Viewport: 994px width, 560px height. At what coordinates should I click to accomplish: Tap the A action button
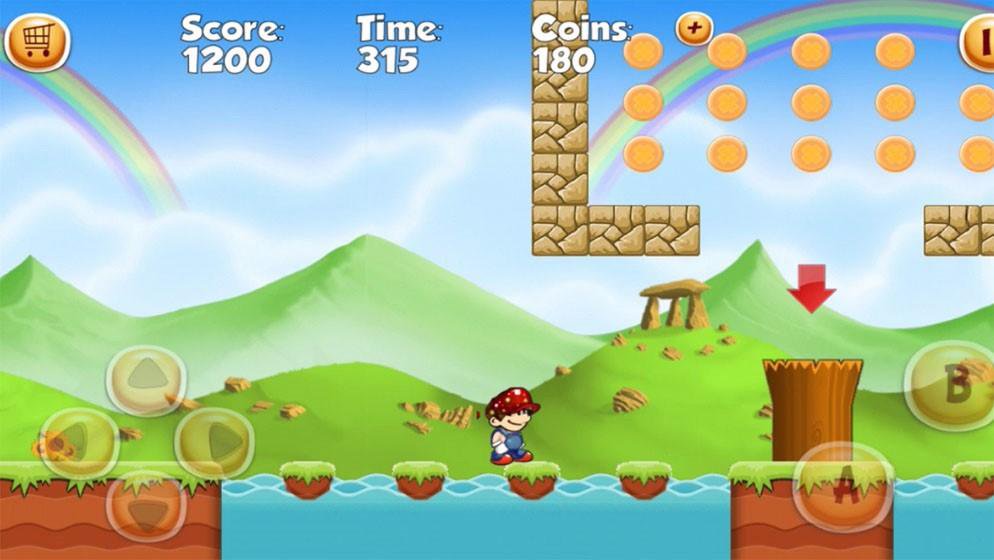(844, 487)
